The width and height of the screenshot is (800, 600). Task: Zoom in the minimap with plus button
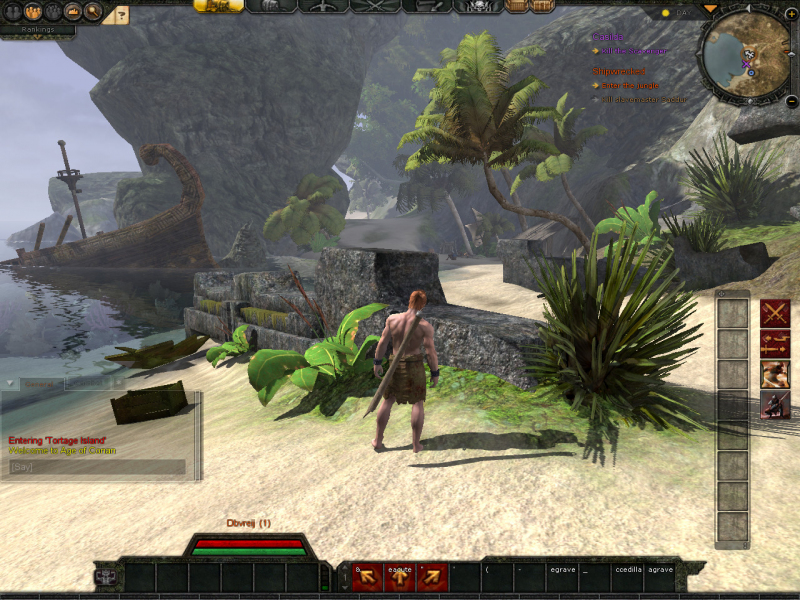792,14
